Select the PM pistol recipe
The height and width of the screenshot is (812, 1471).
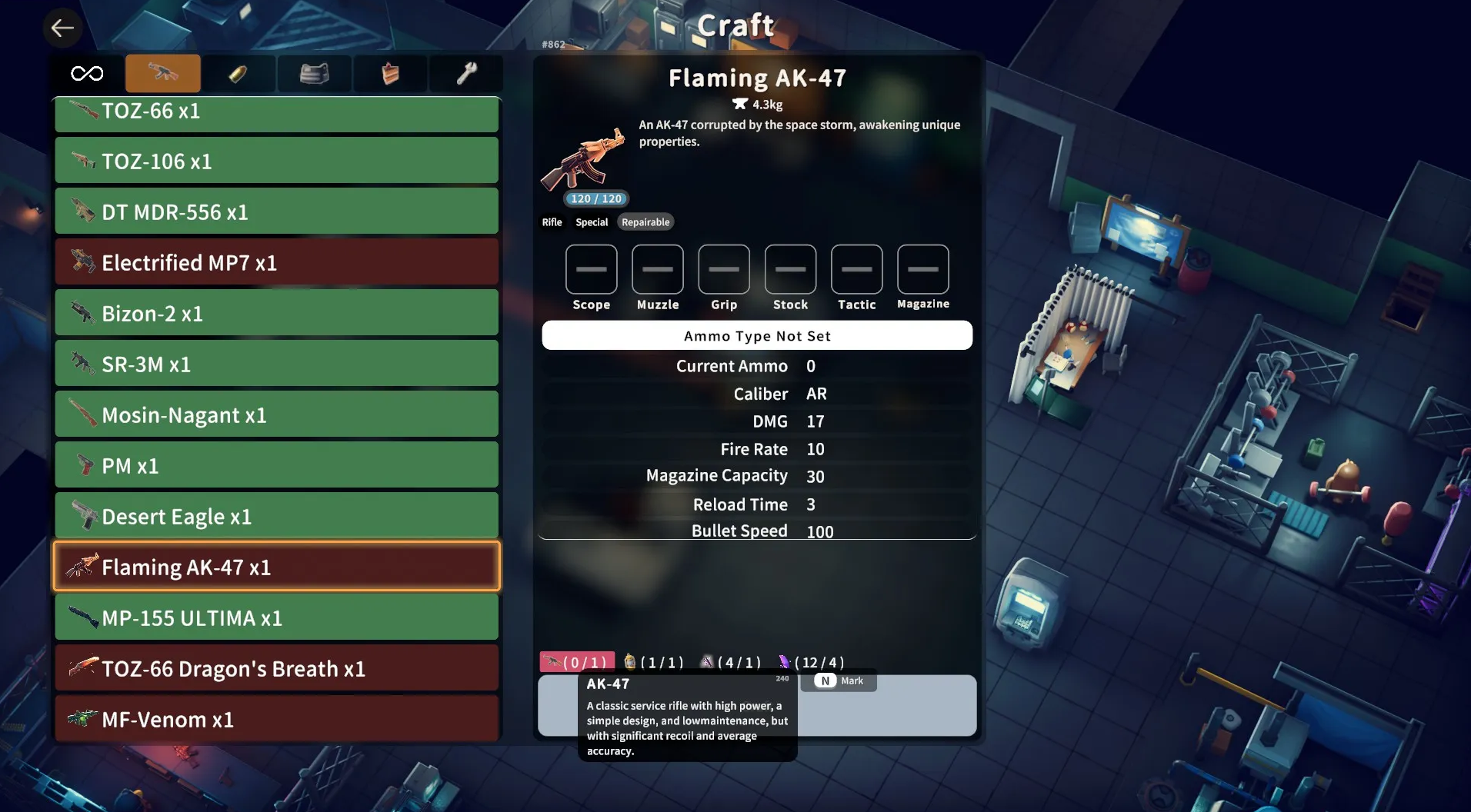click(x=276, y=466)
